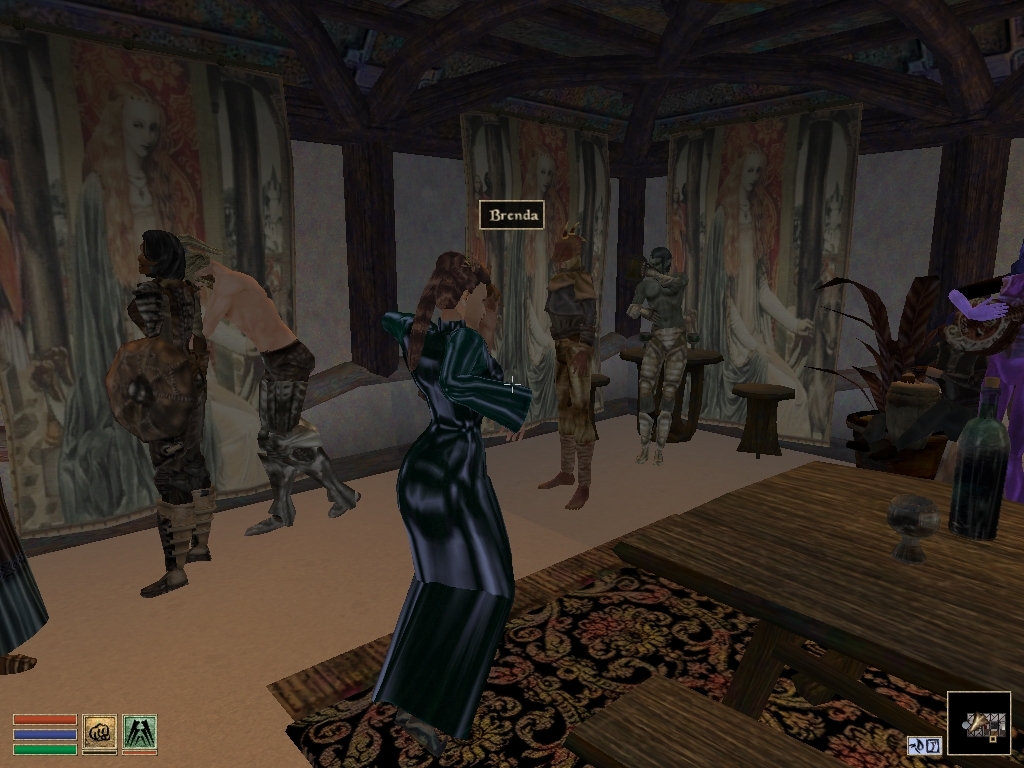Click the active magic effects icons box
This screenshot has height=768, width=1024.
pos(924,745)
